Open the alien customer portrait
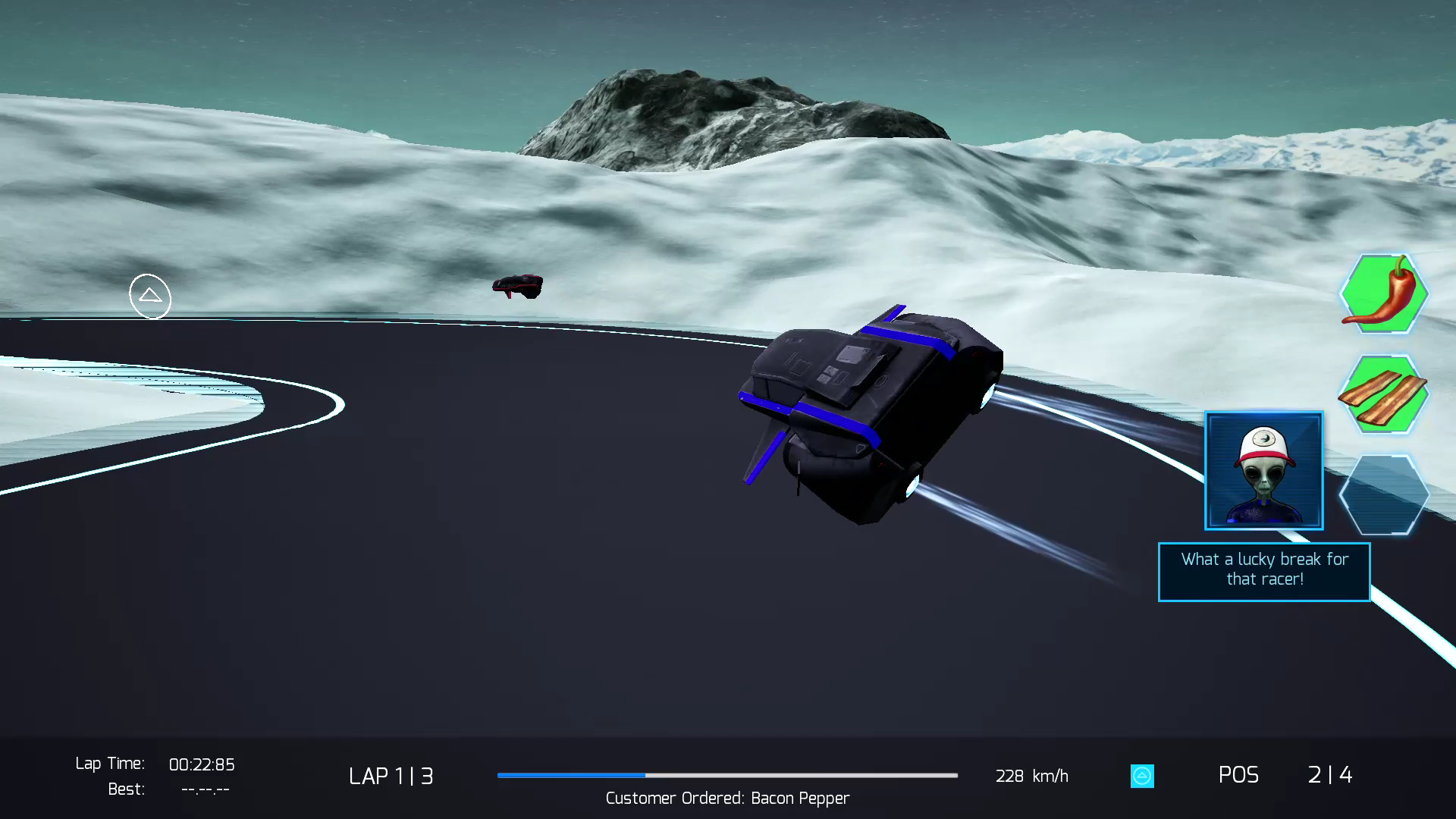The width and height of the screenshot is (1456, 819). [1263, 470]
